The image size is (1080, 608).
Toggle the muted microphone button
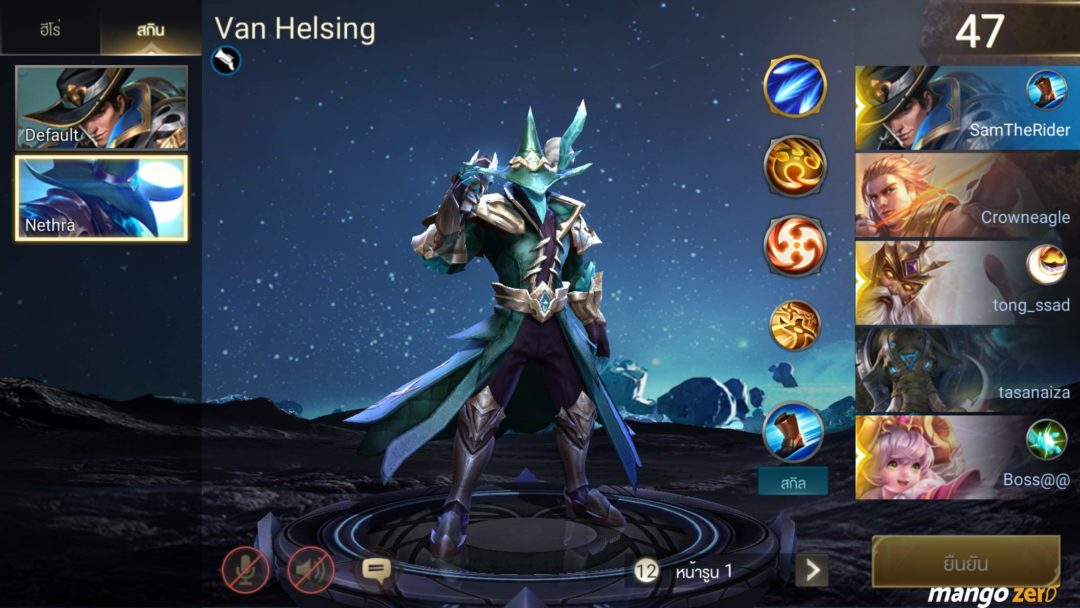[x=245, y=570]
